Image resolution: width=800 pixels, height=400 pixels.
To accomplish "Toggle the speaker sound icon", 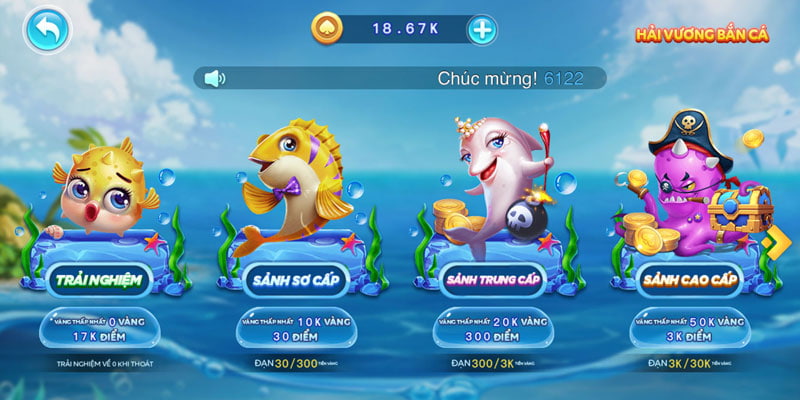I will click(214, 78).
